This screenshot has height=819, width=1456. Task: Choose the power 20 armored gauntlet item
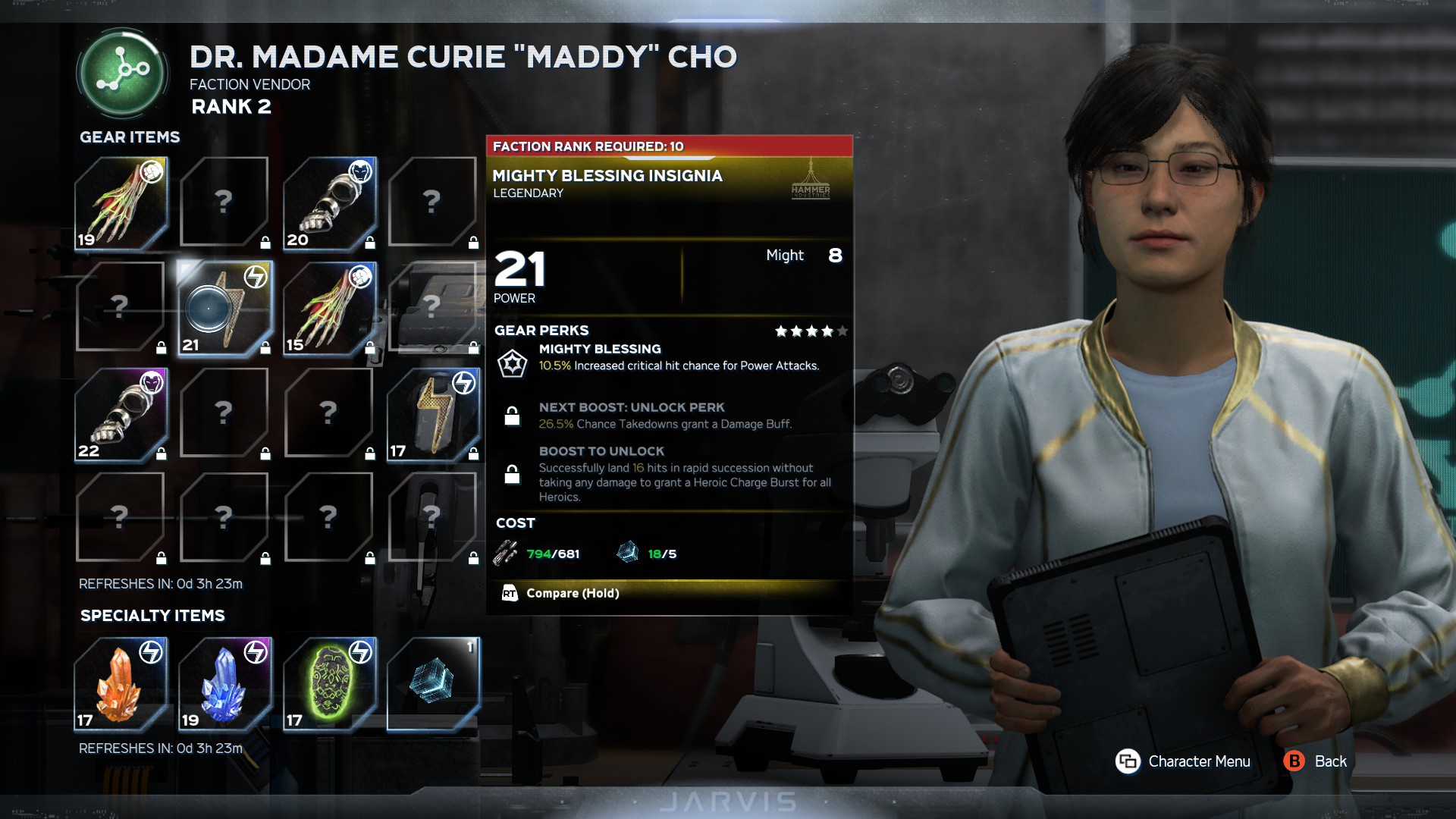[329, 203]
